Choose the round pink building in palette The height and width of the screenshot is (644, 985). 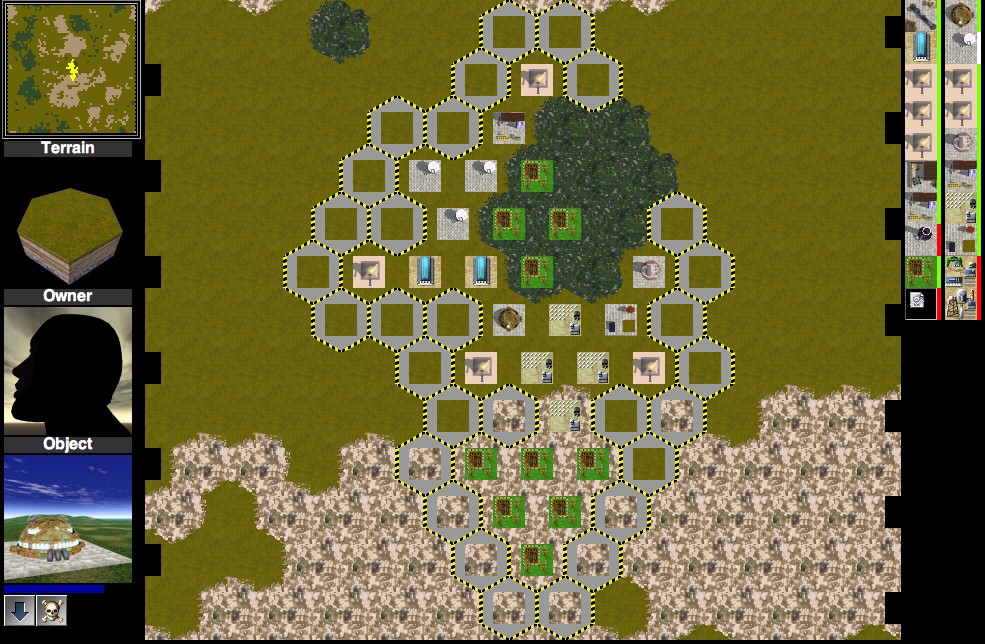[962, 143]
